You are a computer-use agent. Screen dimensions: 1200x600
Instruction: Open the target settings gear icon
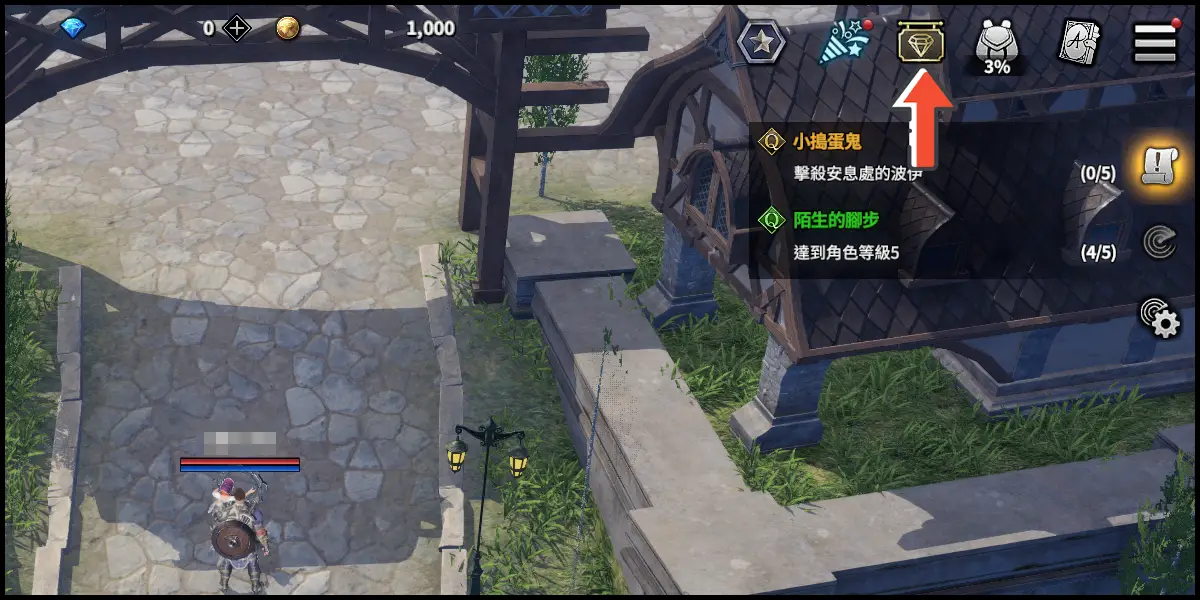click(x=1160, y=318)
